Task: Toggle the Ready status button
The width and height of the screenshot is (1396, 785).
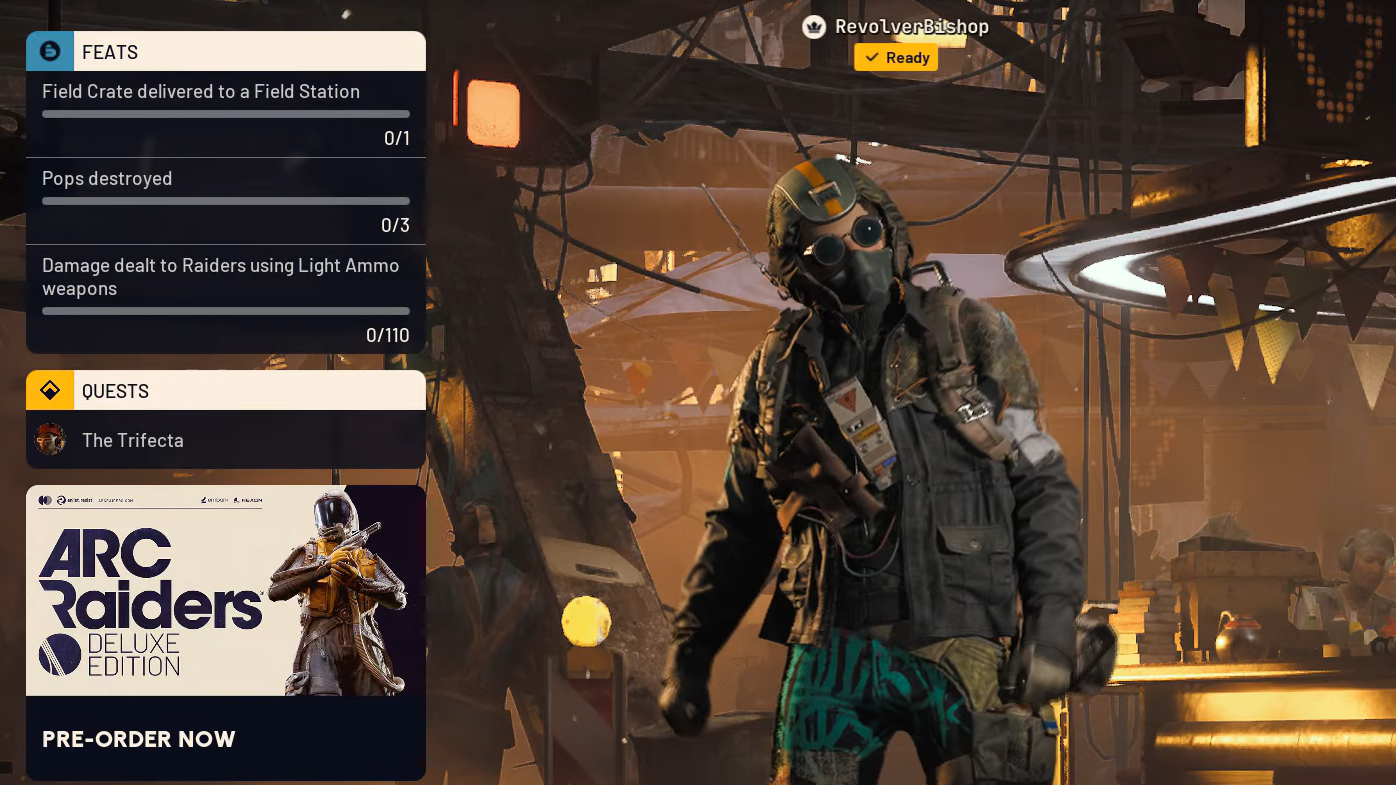Action: tap(896, 58)
